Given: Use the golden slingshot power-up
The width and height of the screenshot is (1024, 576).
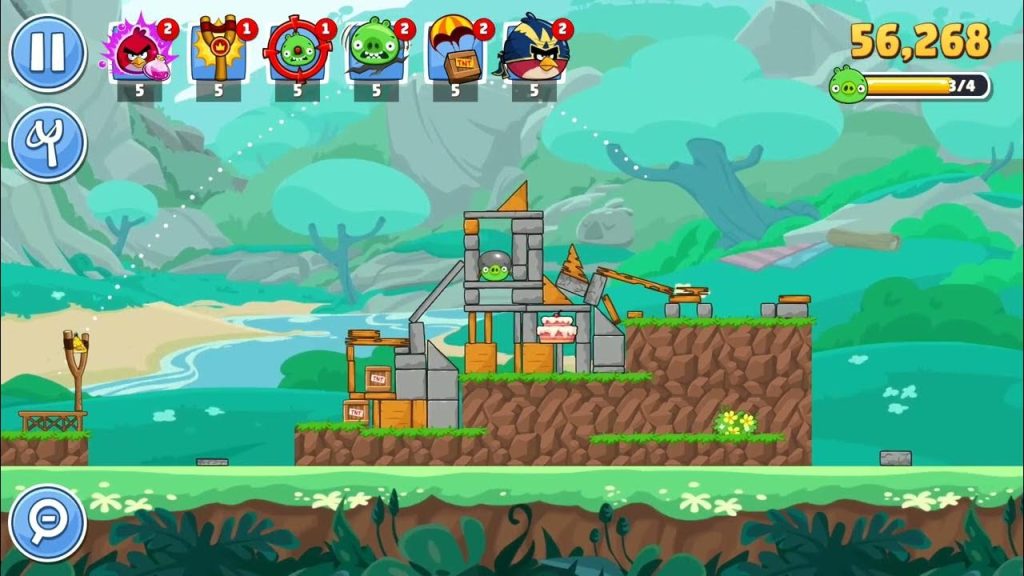Looking at the screenshot, I should click(218, 52).
